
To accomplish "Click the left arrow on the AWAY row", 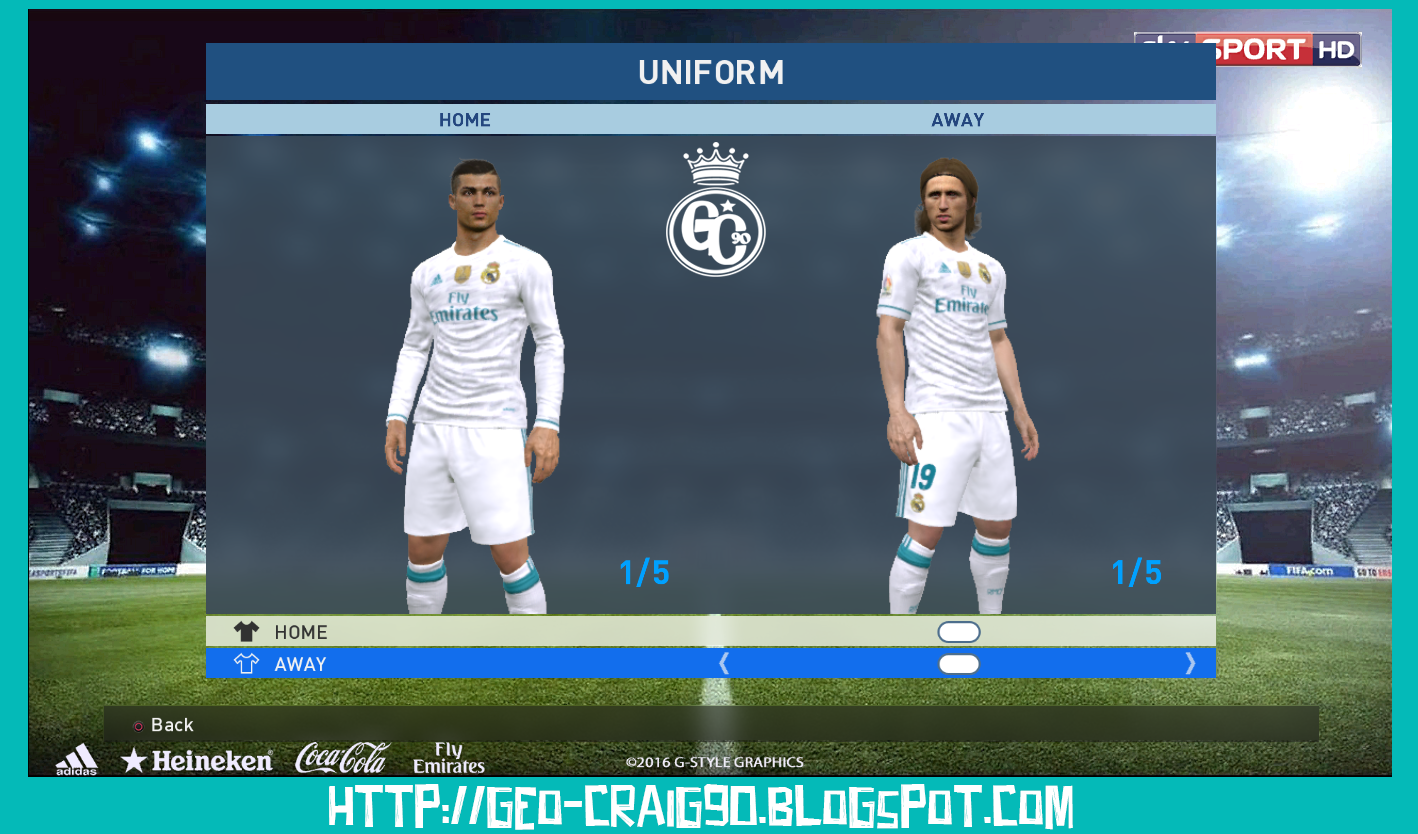I will point(723,663).
